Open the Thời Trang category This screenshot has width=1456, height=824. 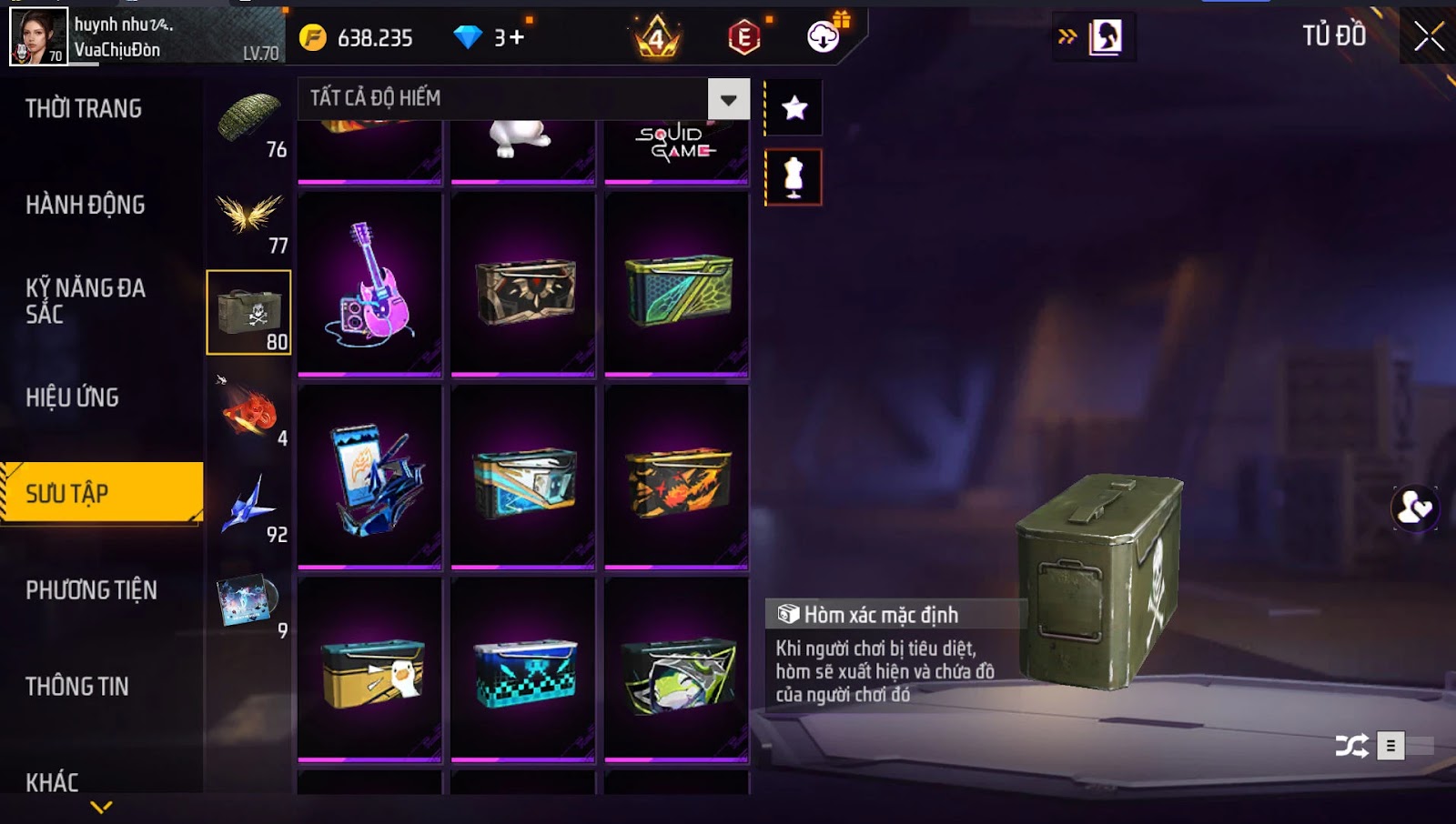click(84, 109)
